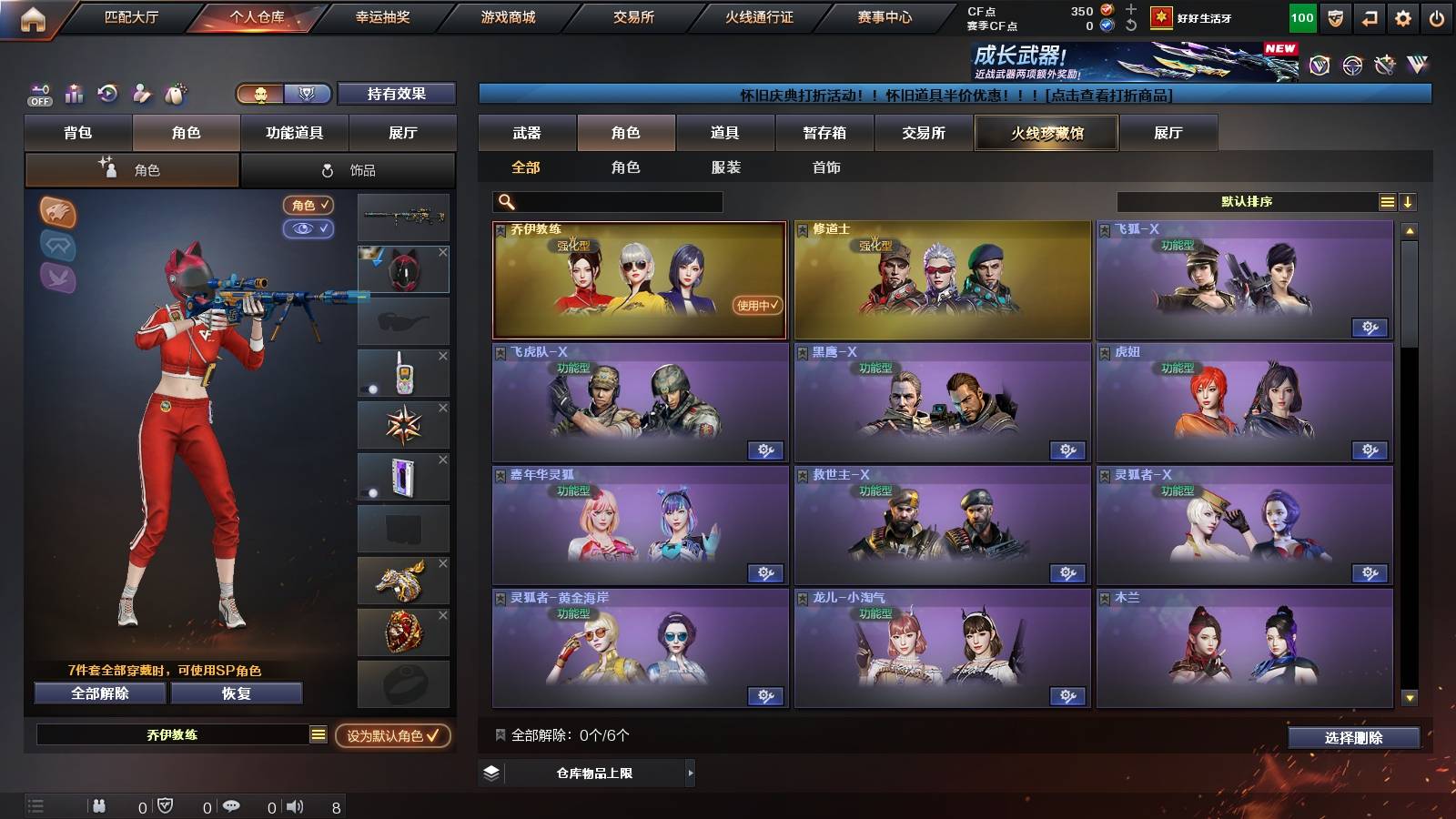1456x819 pixels.
Task: Open the 幸运抽奖 menu at top
Action: tap(385, 15)
